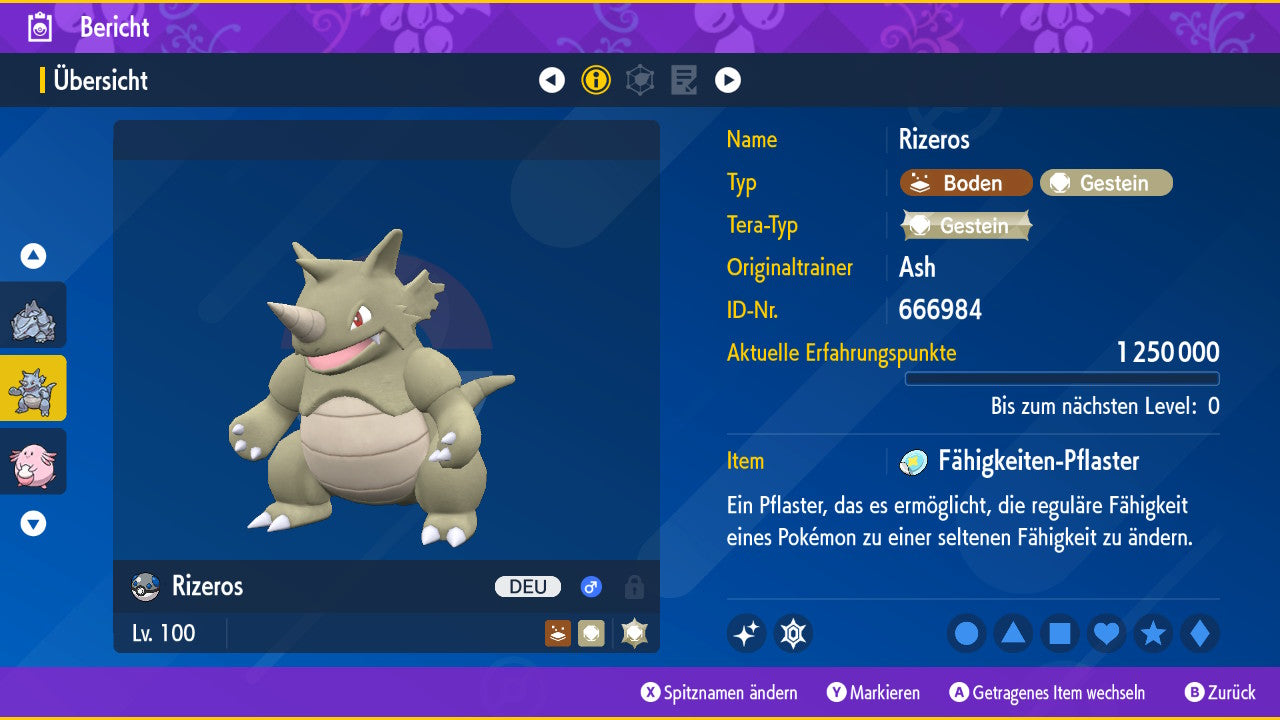This screenshot has height=720, width=1280.
Task: Move up the party list arrow
Action: tap(33, 257)
